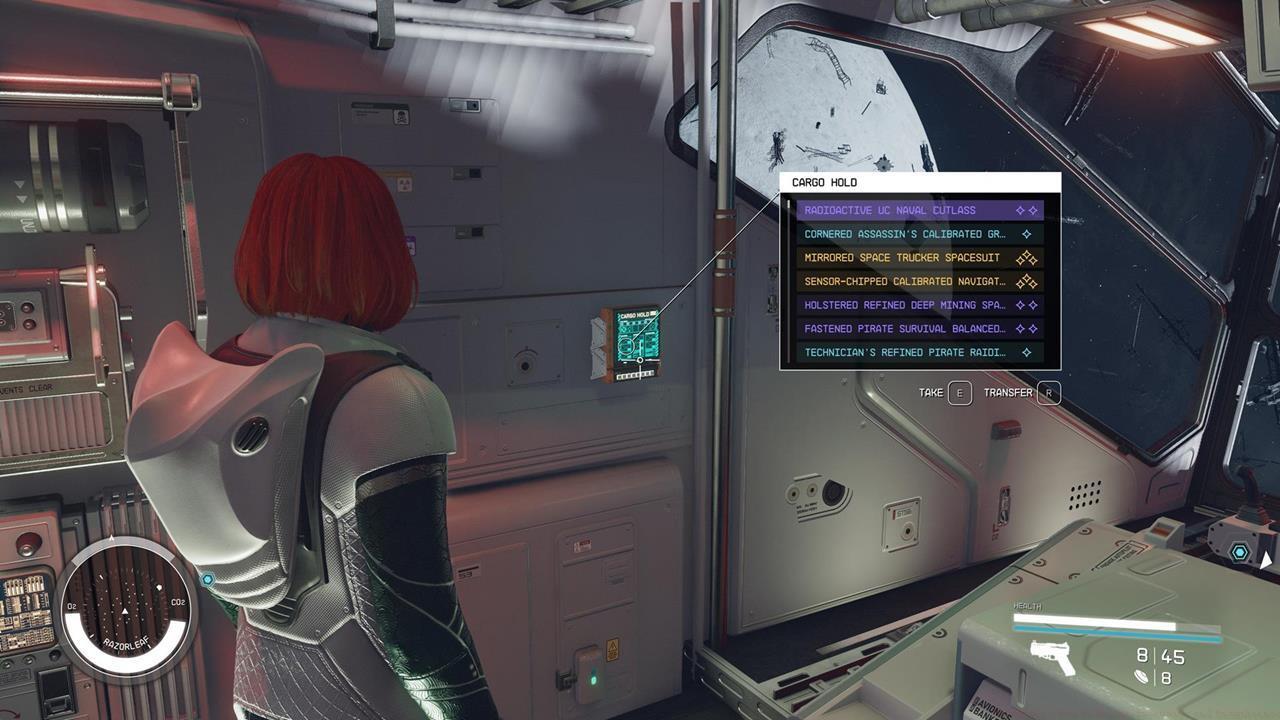Click the Razorleaf compass scanner dial

(x=126, y=606)
